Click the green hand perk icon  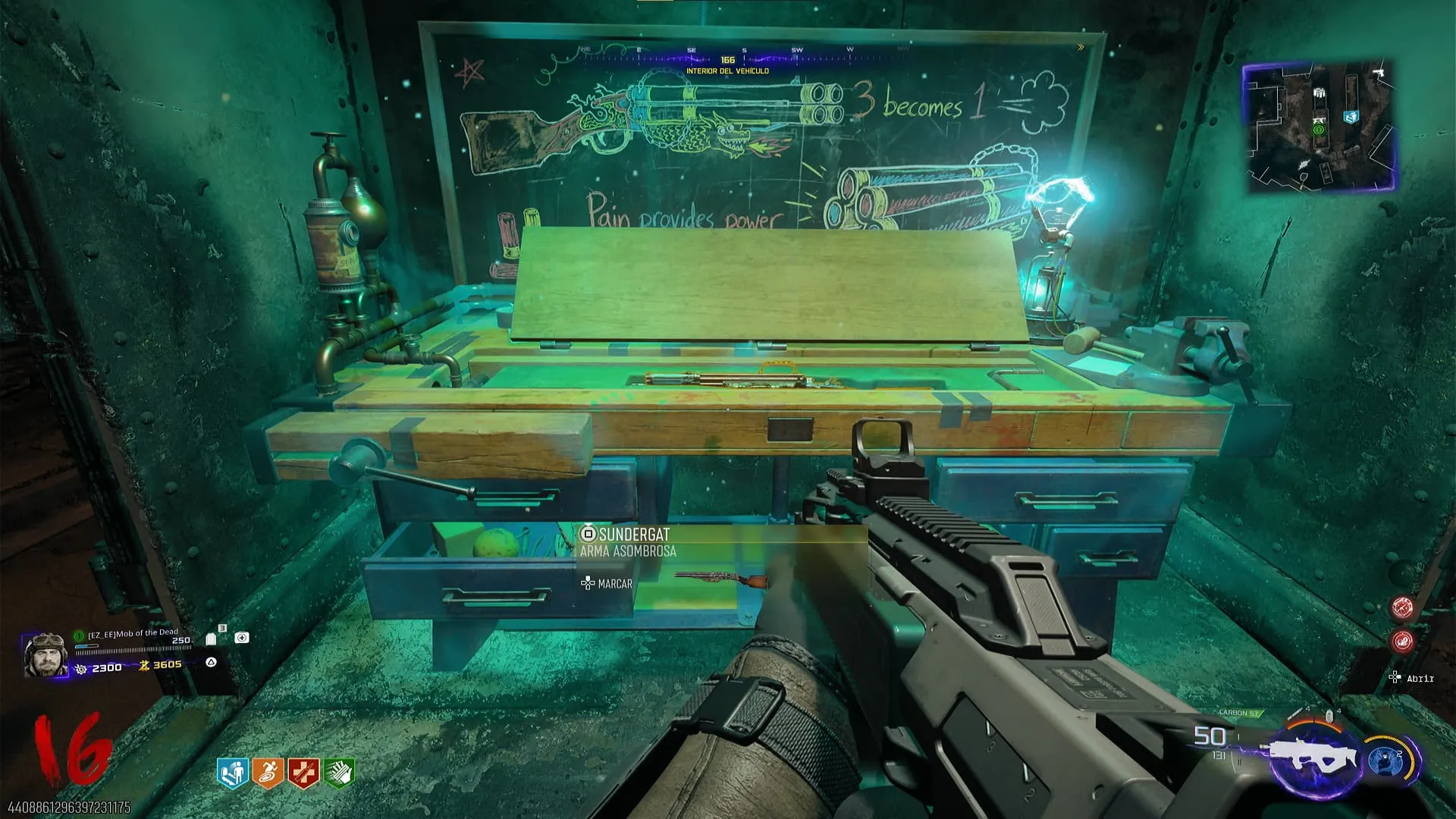pos(339,773)
